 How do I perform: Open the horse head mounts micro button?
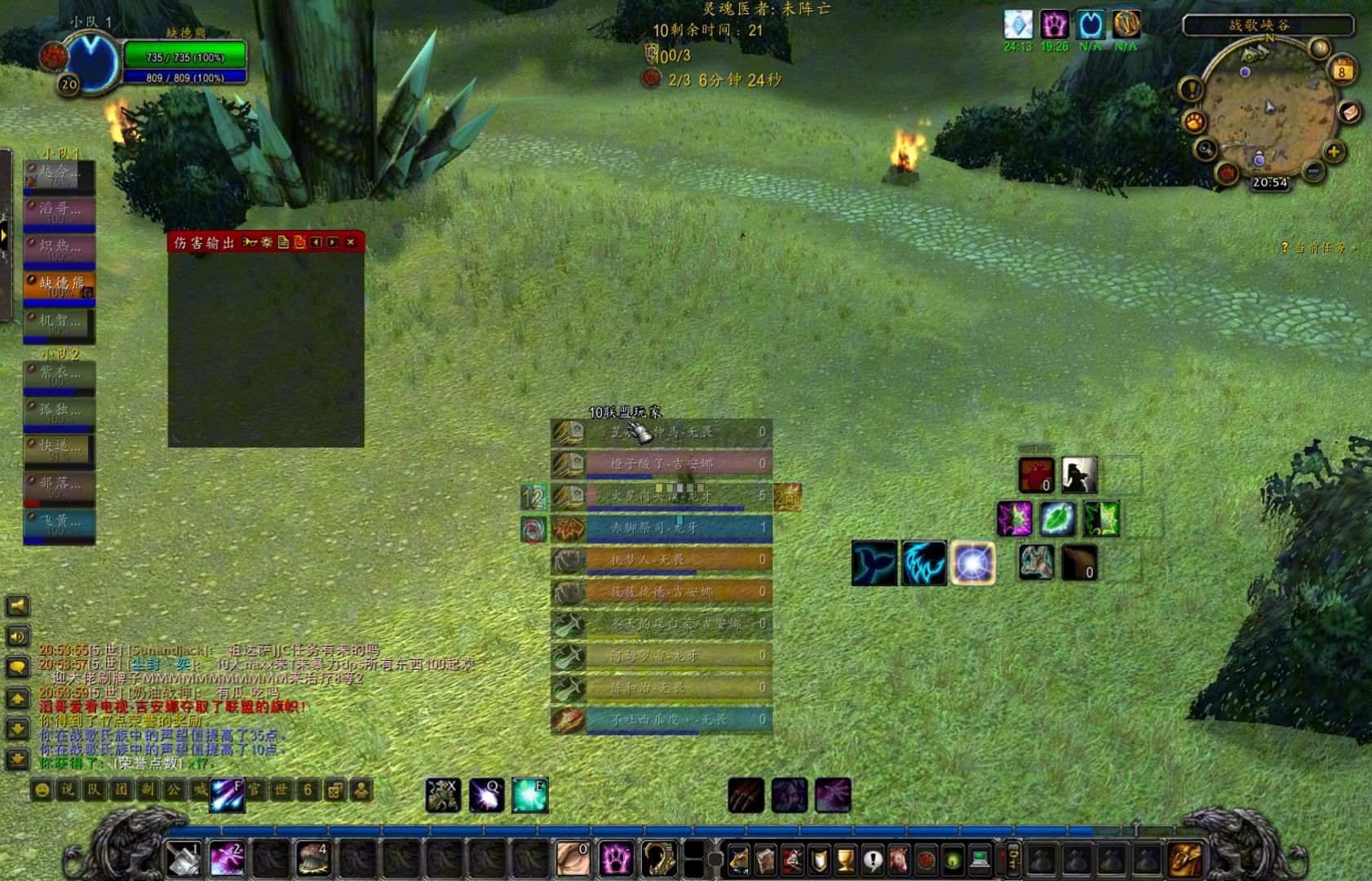[x=899, y=859]
